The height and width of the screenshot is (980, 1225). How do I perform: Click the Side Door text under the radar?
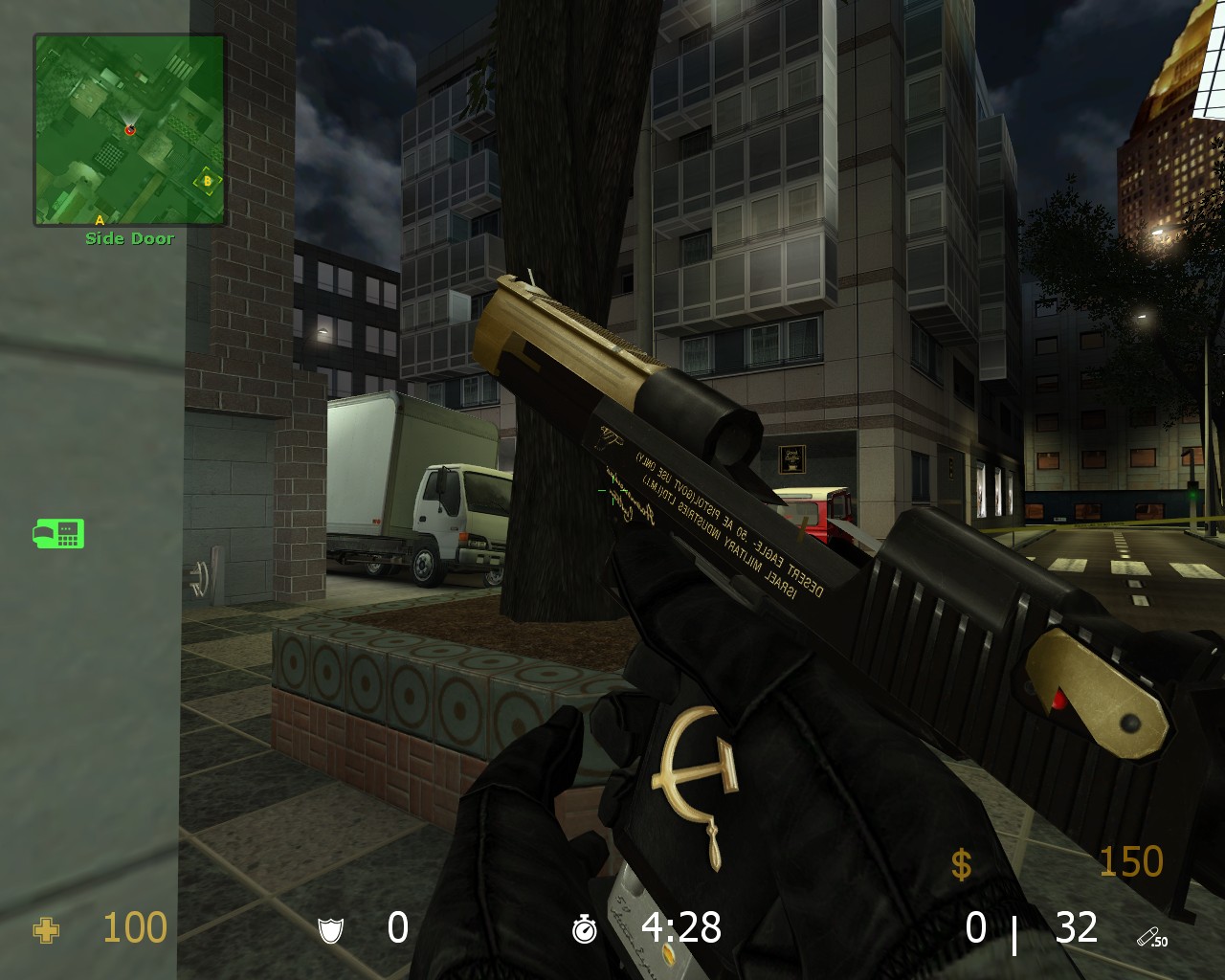[130, 238]
